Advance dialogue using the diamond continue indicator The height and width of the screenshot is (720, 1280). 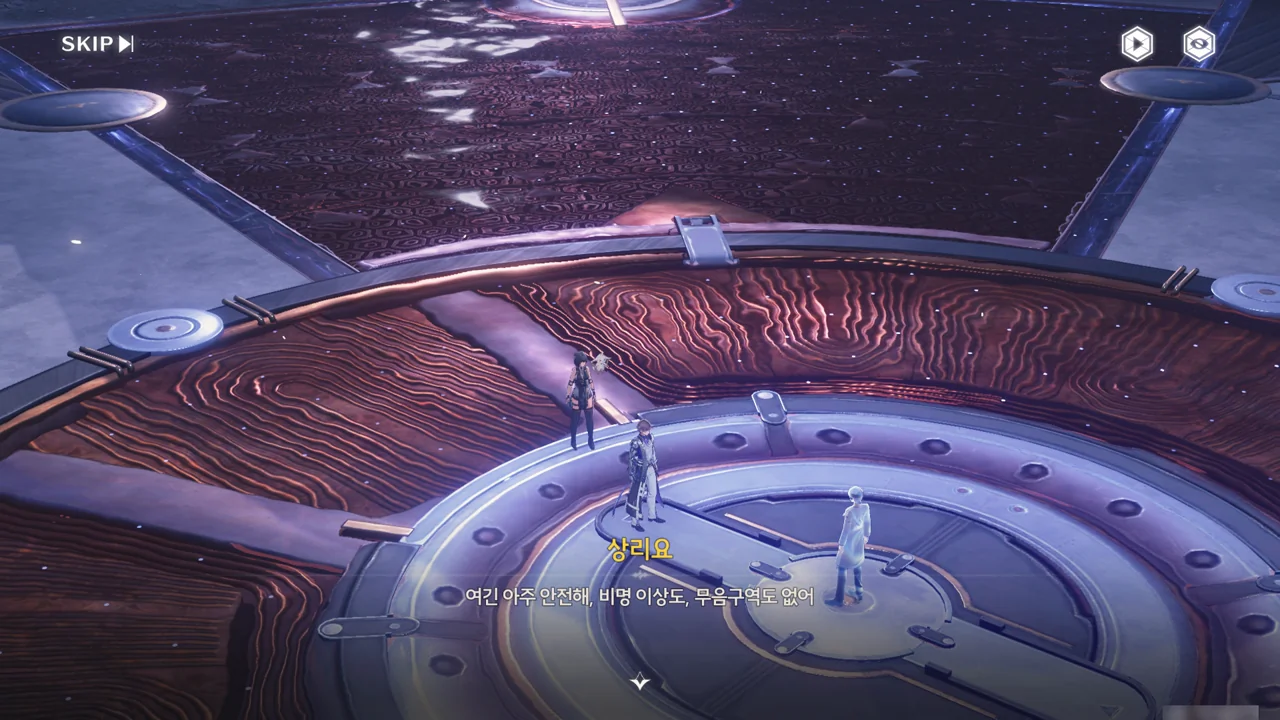pyautogui.click(x=640, y=682)
